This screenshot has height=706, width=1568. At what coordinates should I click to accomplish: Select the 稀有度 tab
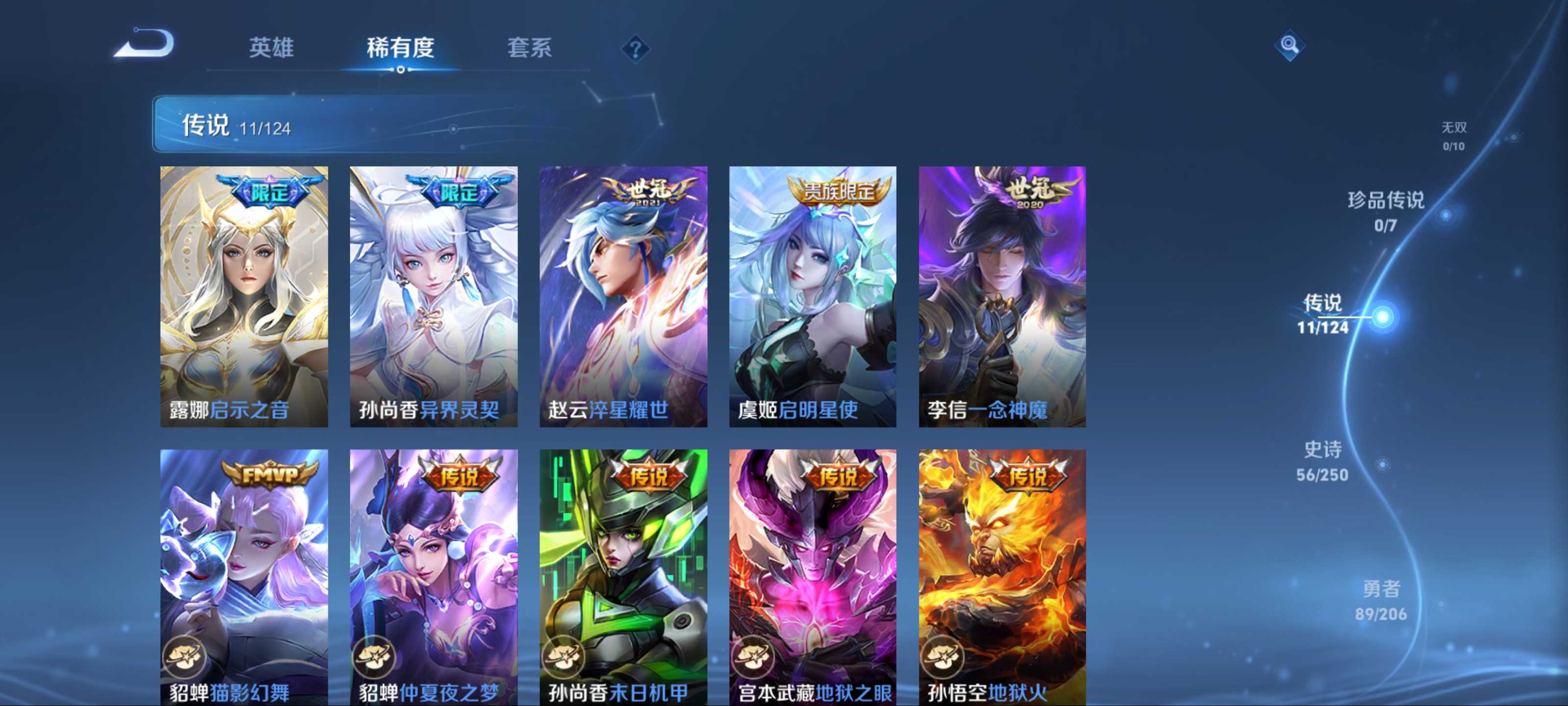click(x=400, y=48)
